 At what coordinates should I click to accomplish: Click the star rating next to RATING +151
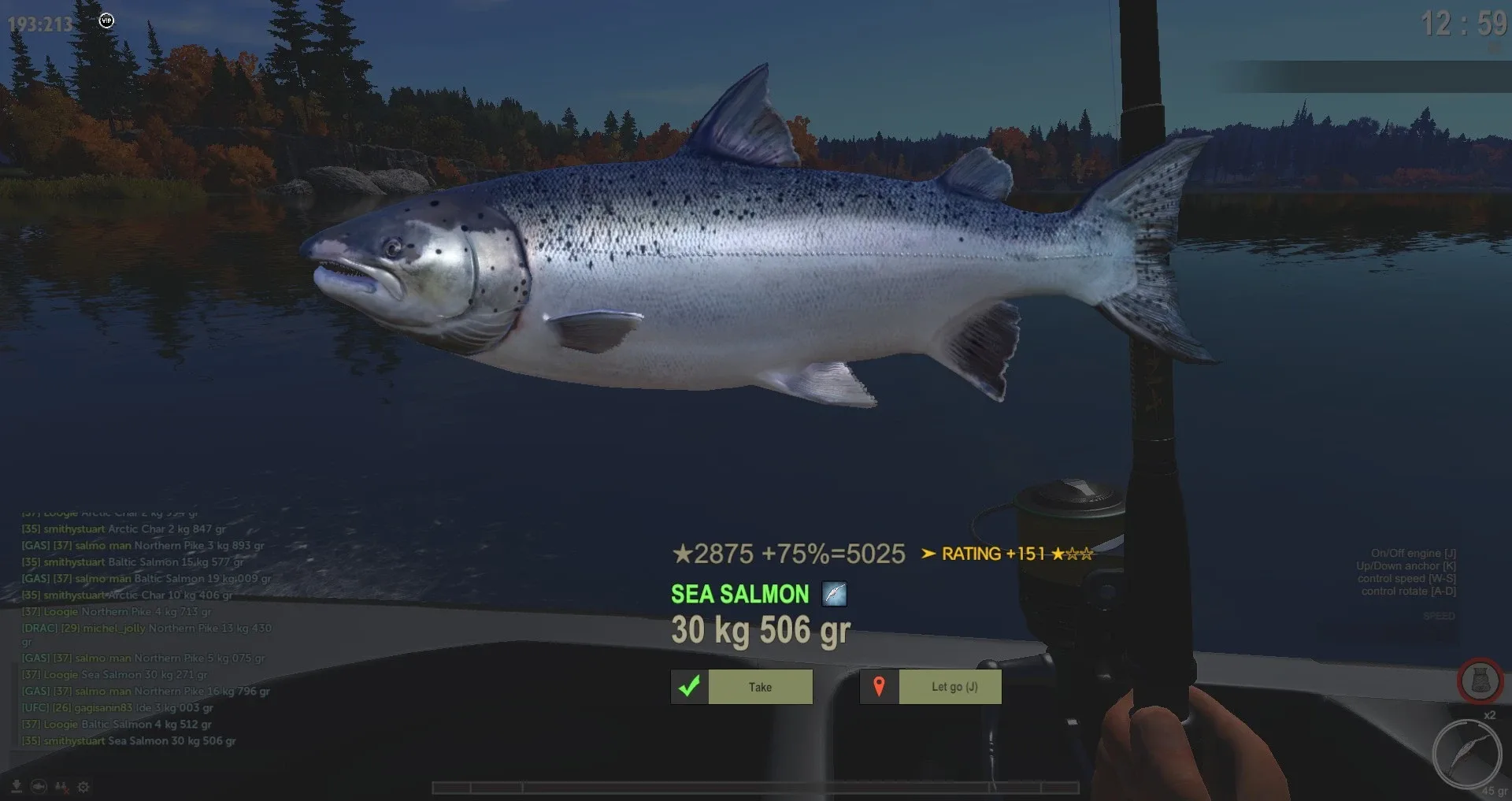point(1073,554)
